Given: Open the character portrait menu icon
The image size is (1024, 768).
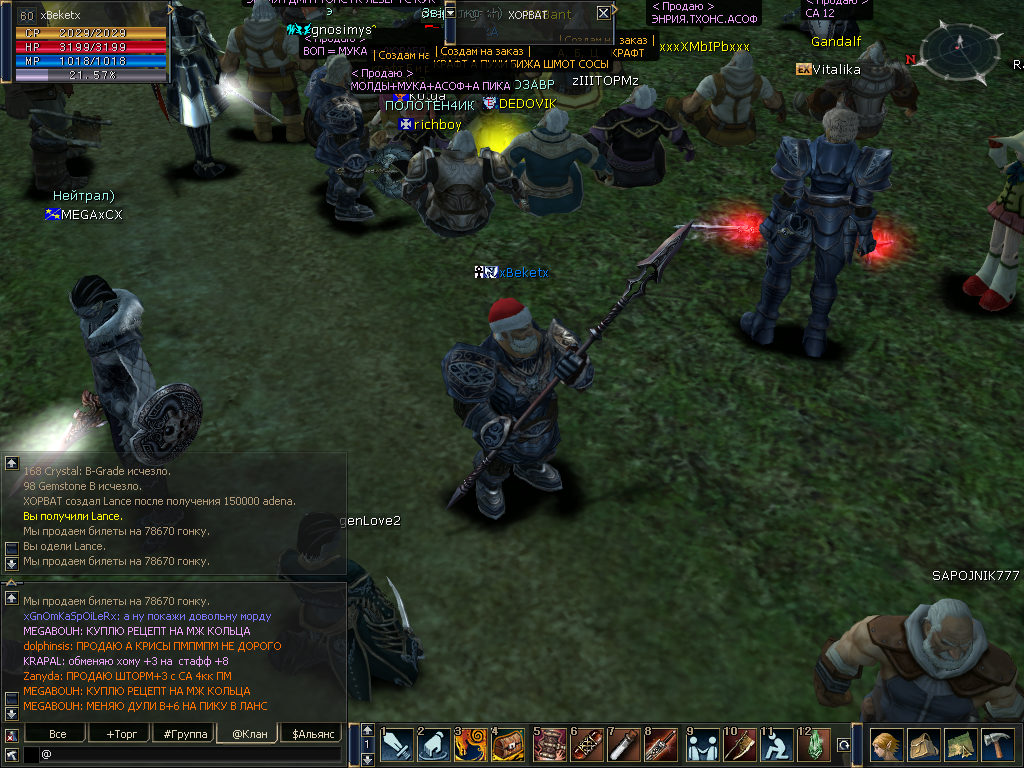Looking at the screenshot, I should point(886,746).
